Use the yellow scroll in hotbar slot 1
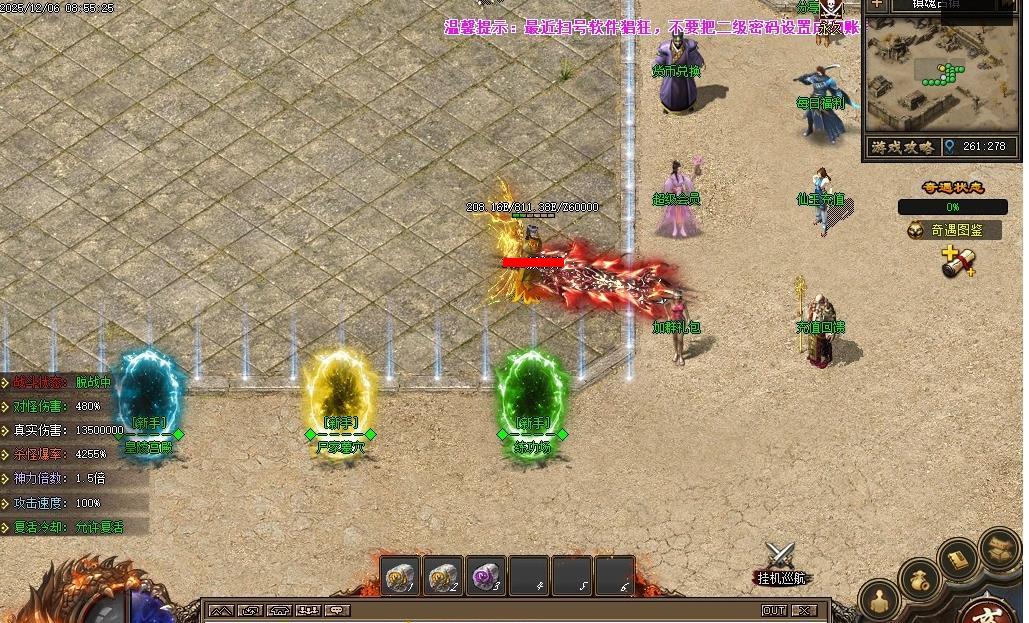This screenshot has width=1029, height=623. (x=401, y=576)
